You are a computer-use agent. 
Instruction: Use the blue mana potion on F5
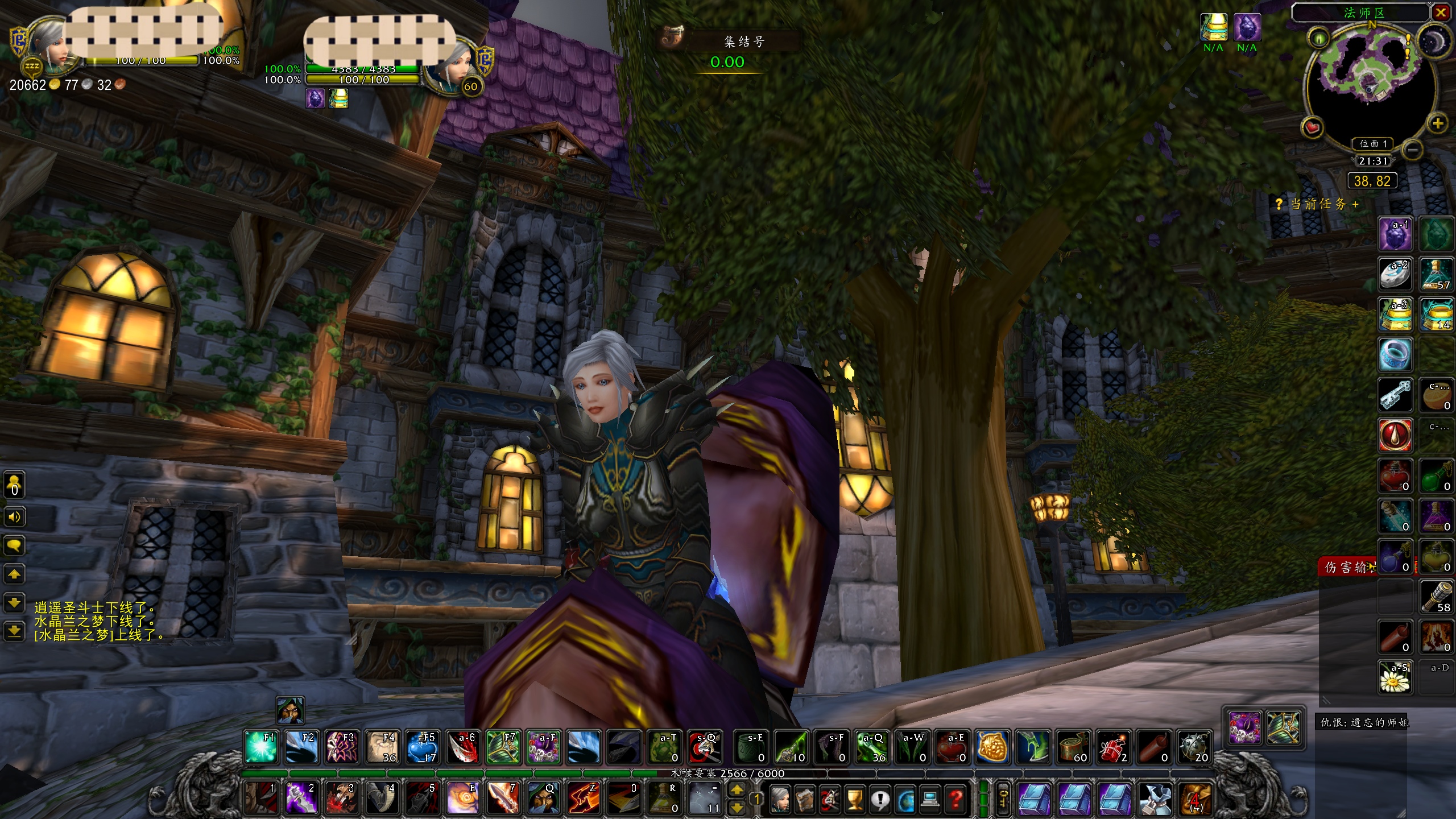(x=422, y=747)
